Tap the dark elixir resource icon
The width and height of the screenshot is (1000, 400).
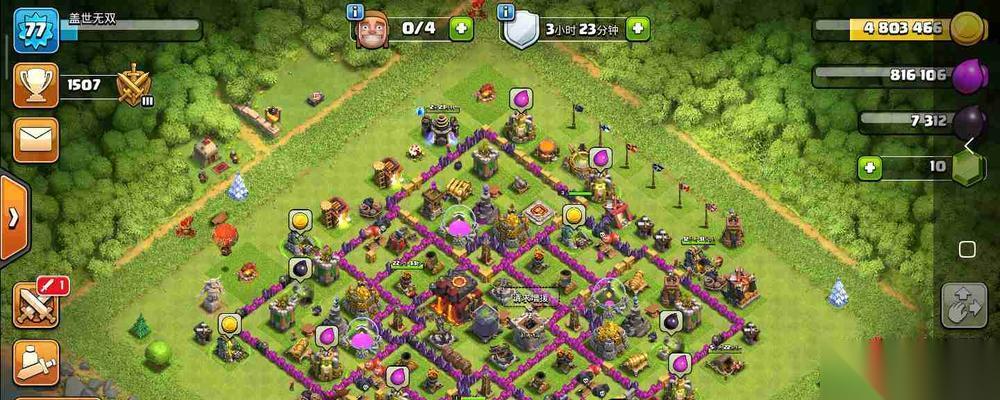[x=968, y=121]
